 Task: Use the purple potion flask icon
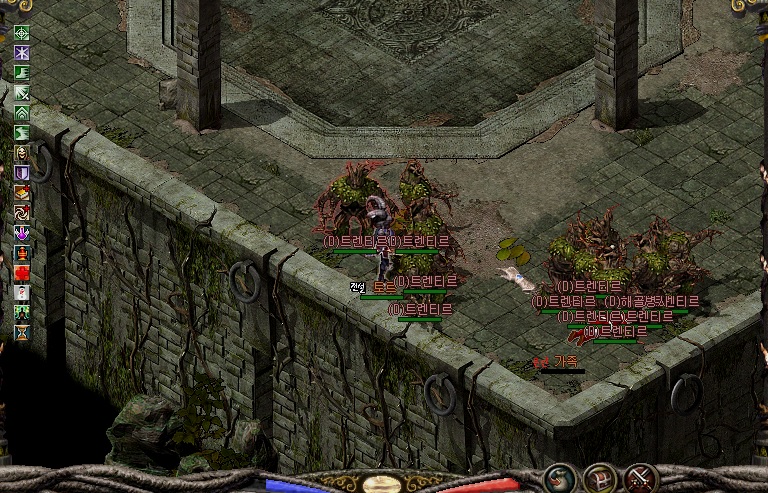coord(21,233)
